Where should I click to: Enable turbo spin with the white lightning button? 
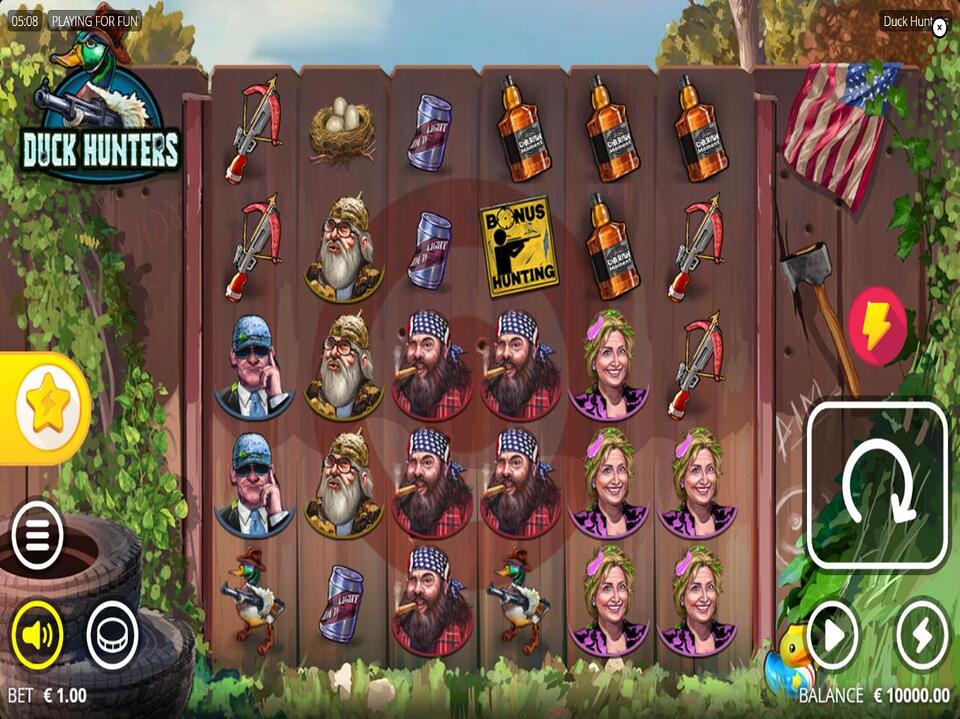click(921, 634)
